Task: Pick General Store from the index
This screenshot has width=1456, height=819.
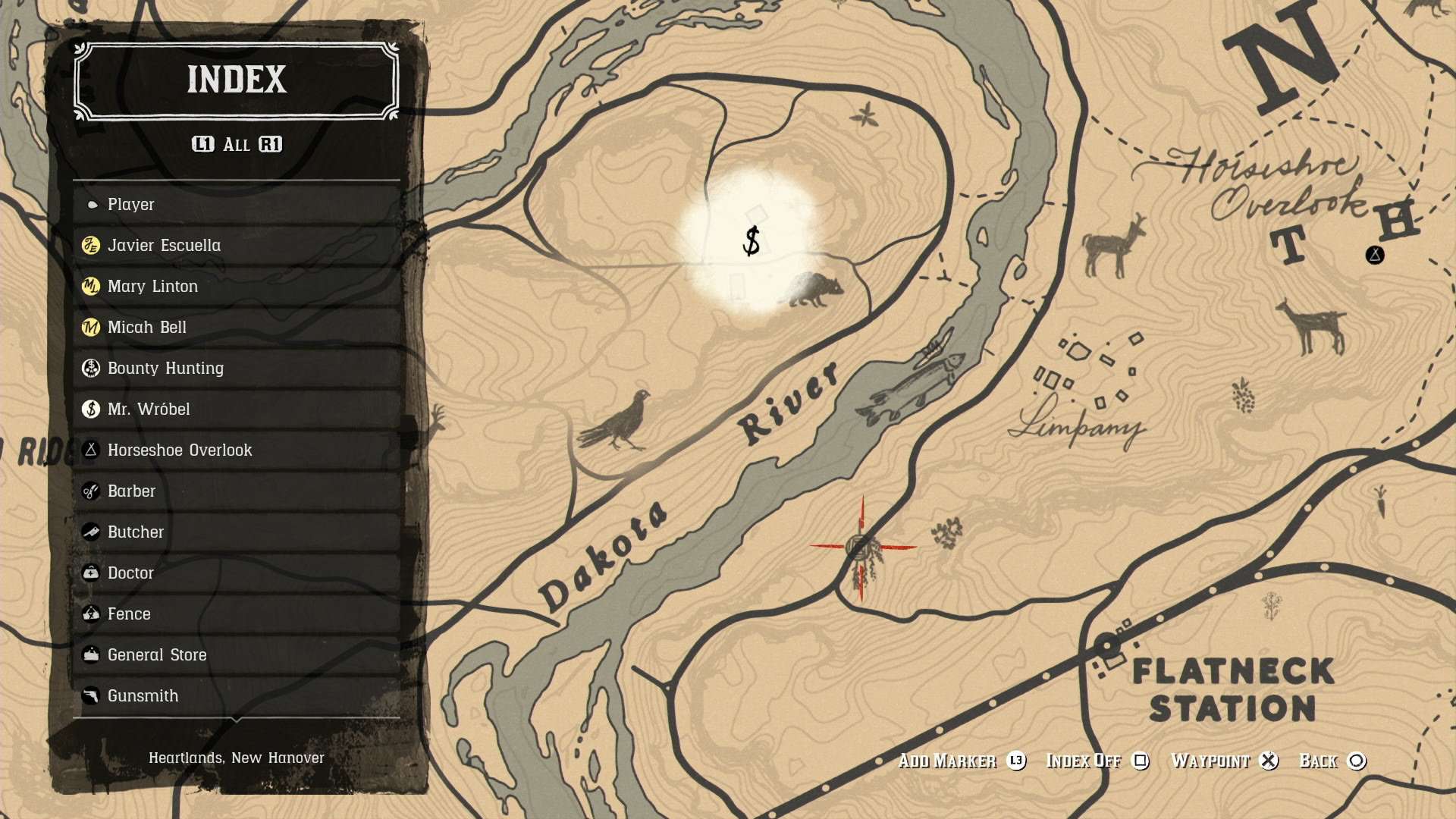Action: pos(237,655)
